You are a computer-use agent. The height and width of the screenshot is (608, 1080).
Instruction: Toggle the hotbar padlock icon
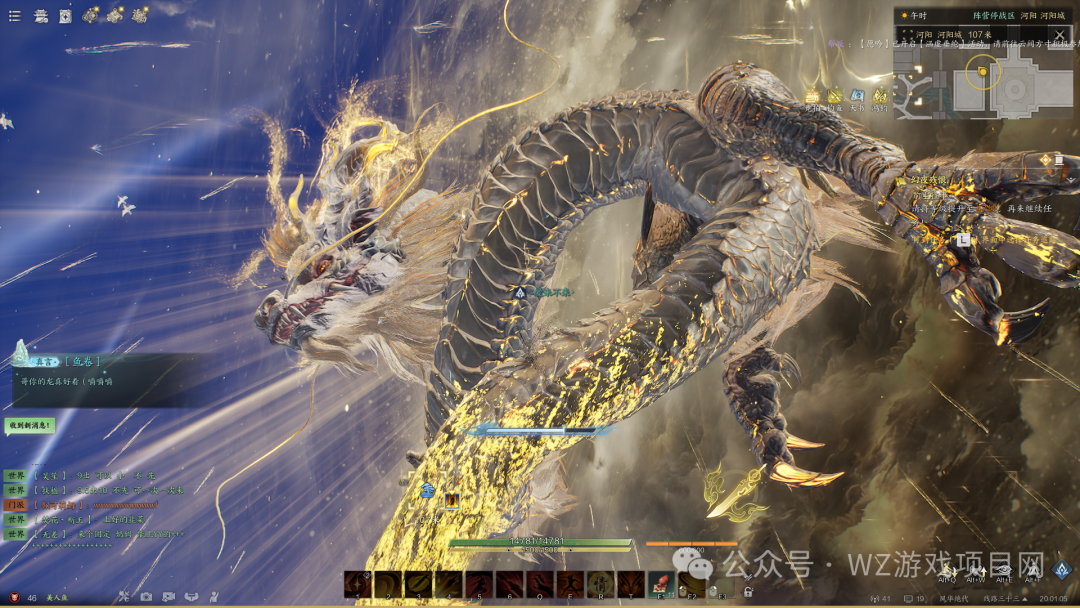click(x=747, y=591)
